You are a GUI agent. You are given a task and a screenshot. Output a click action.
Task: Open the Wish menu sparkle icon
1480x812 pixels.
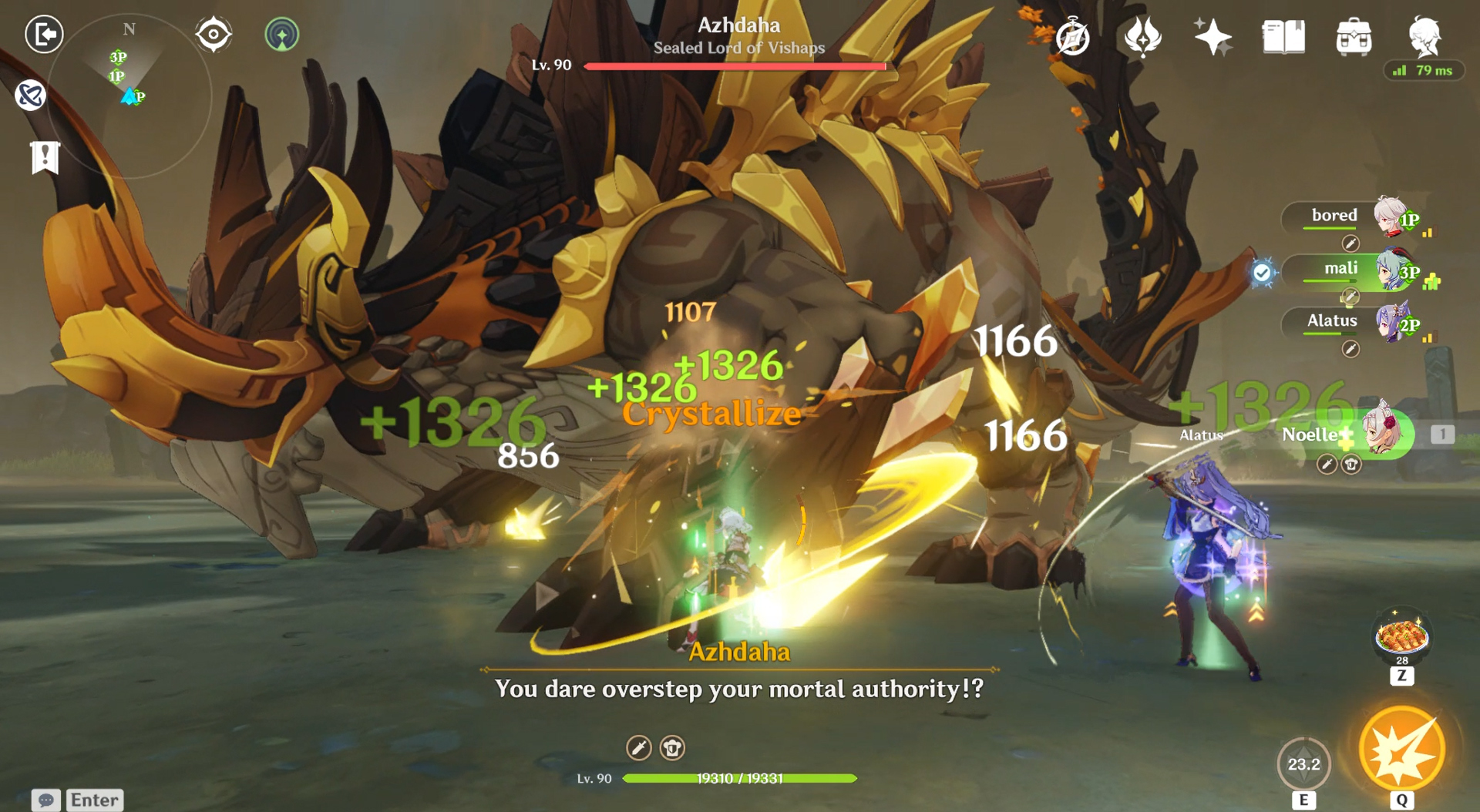[x=1213, y=36]
